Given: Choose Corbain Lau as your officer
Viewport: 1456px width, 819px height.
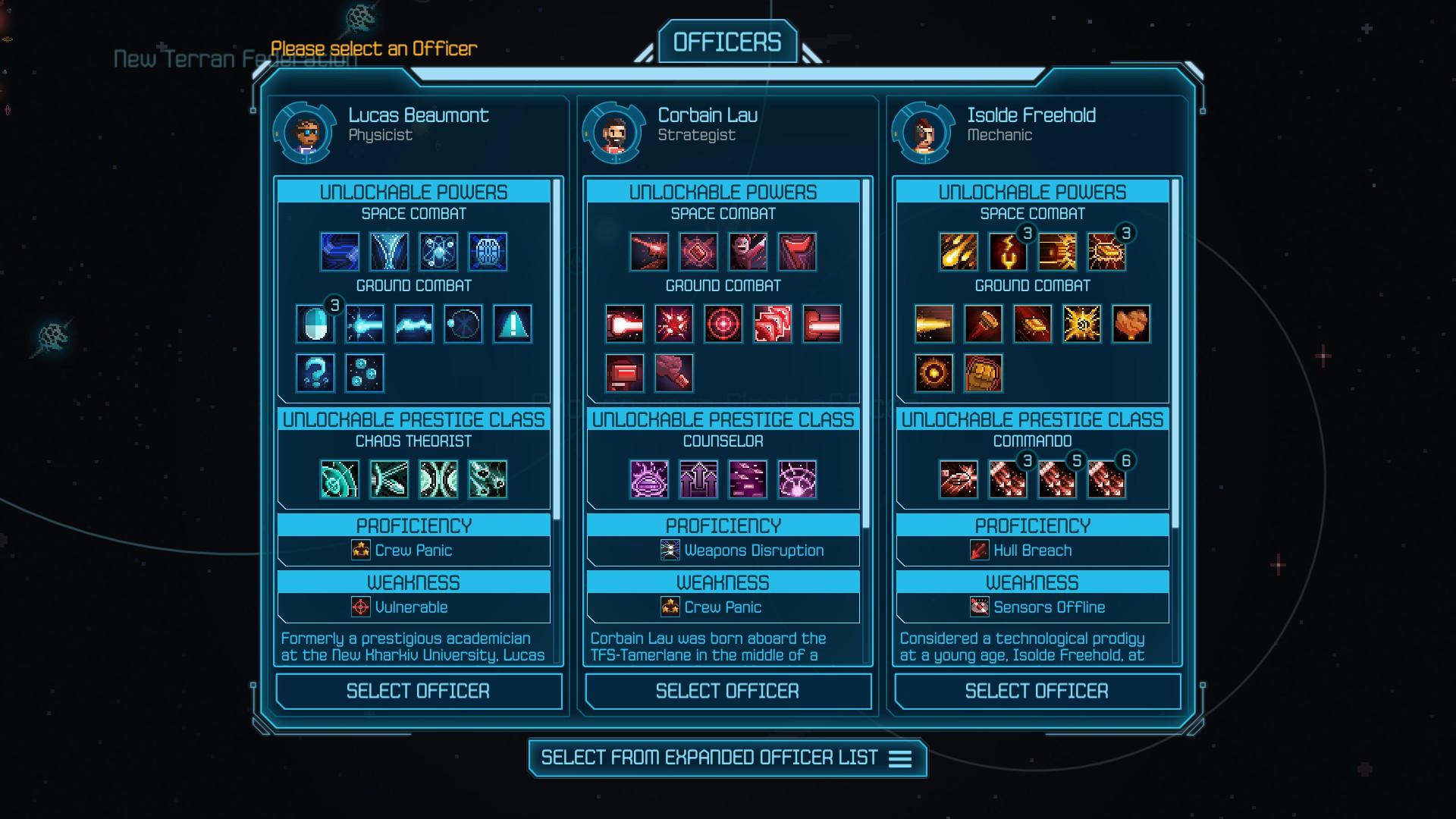Looking at the screenshot, I should click(x=727, y=691).
